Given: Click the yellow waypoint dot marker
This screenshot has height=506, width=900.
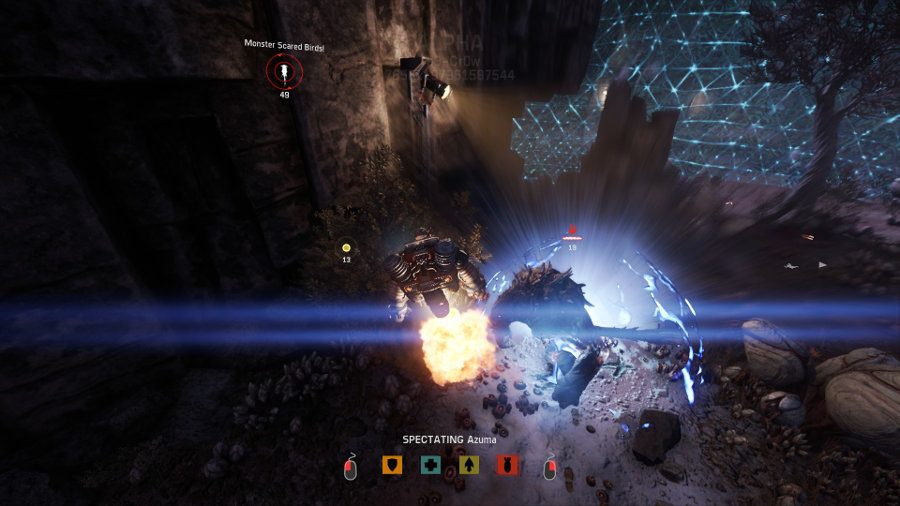Looking at the screenshot, I should 346,247.
